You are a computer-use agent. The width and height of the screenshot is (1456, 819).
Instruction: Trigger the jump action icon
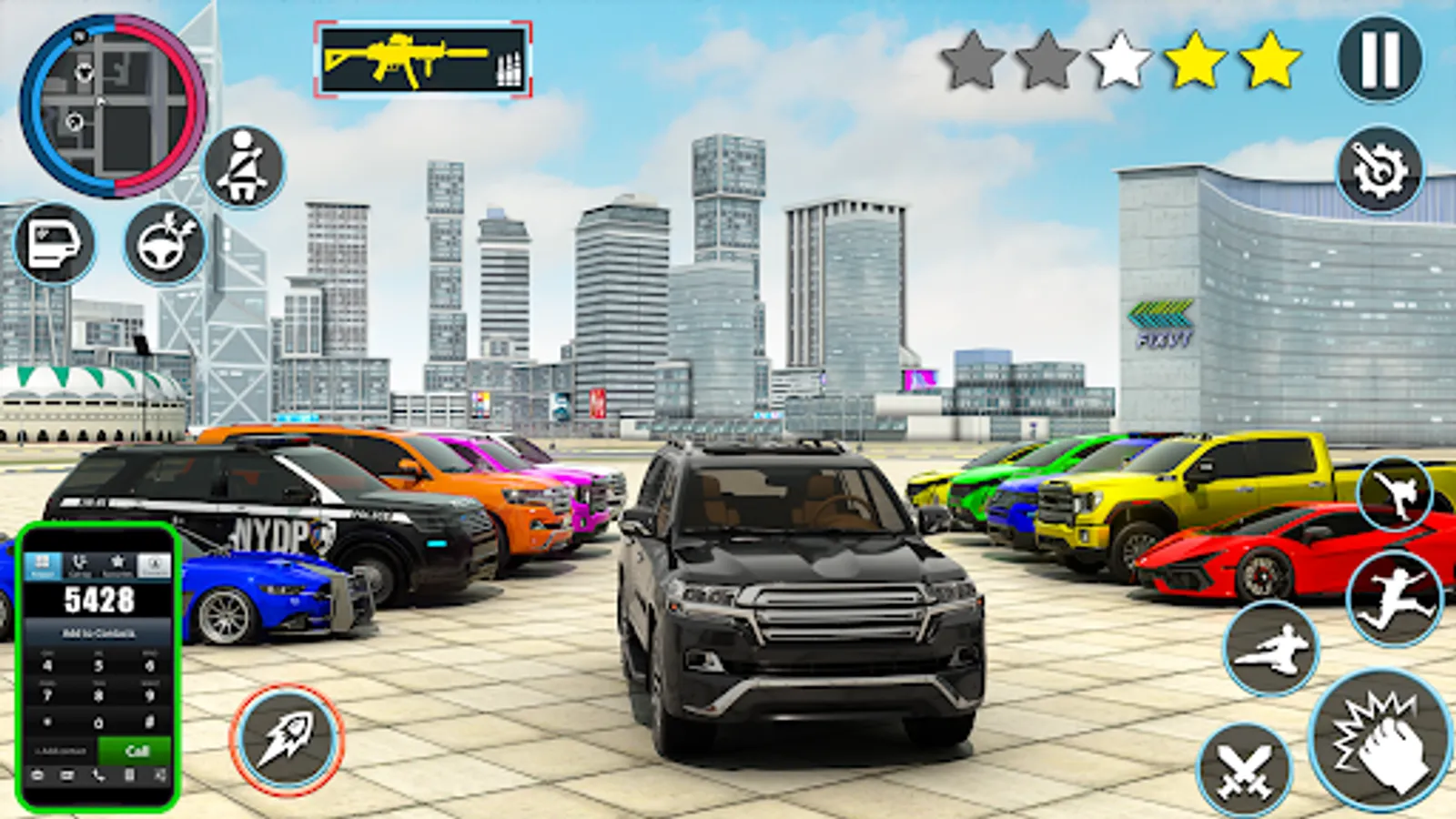tap(1395, 596)
